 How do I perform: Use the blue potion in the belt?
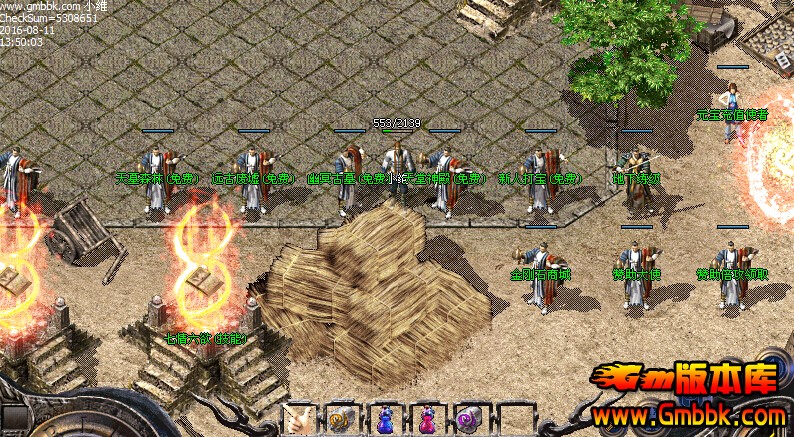click(x=385, y=420)
